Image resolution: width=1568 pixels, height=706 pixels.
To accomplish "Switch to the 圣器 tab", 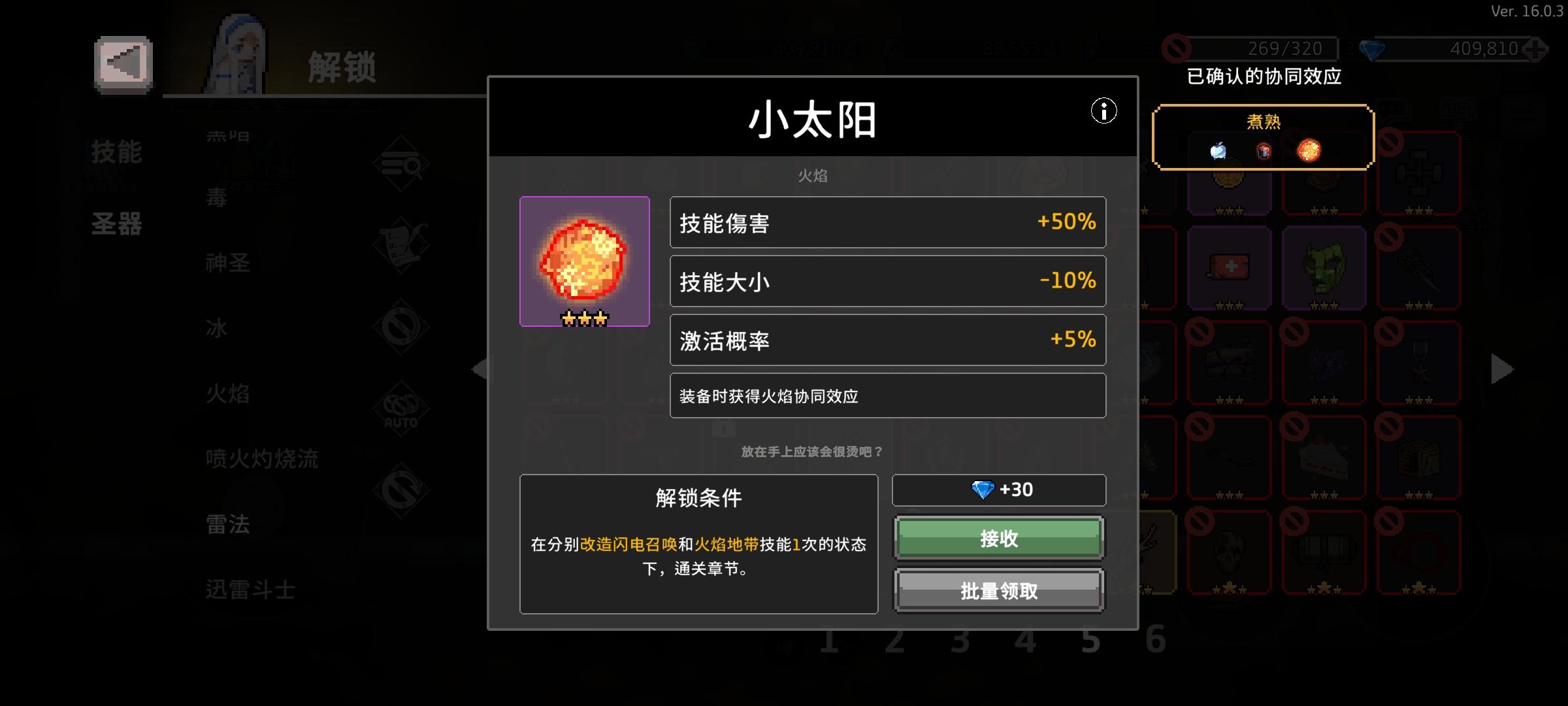I will (119, 224).
